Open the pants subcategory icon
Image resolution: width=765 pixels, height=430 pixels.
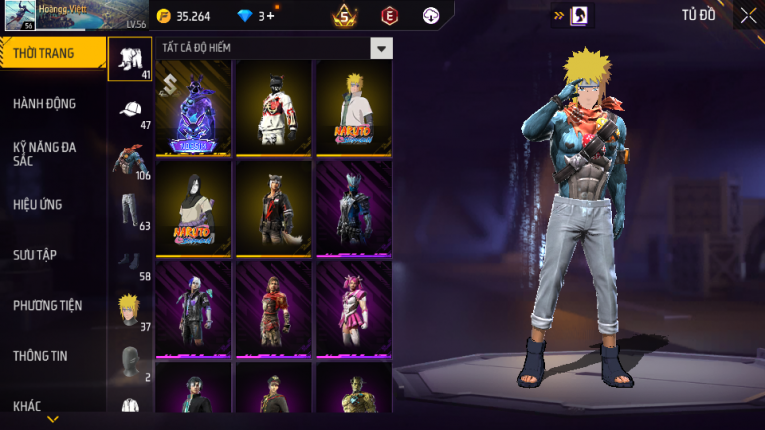(130, 209)
